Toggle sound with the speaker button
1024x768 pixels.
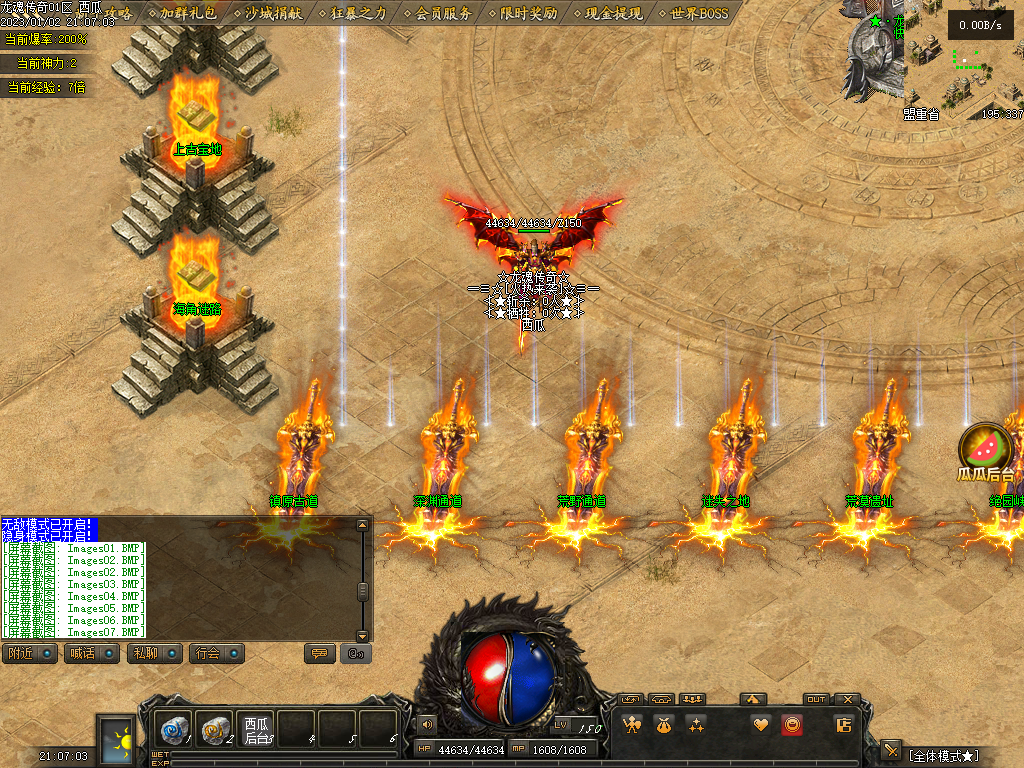tap(427, 724)
